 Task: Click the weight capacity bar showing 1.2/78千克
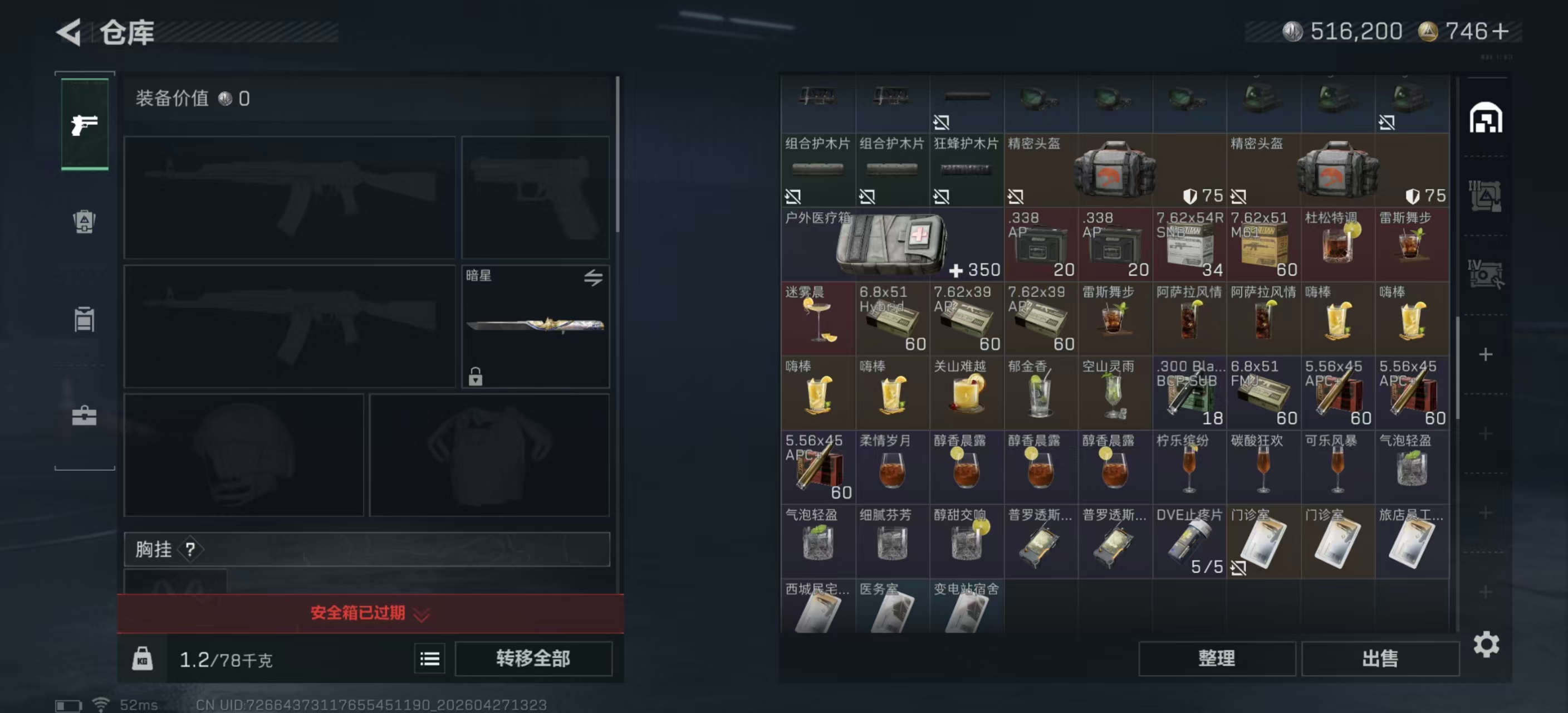(x=225, y=659)
